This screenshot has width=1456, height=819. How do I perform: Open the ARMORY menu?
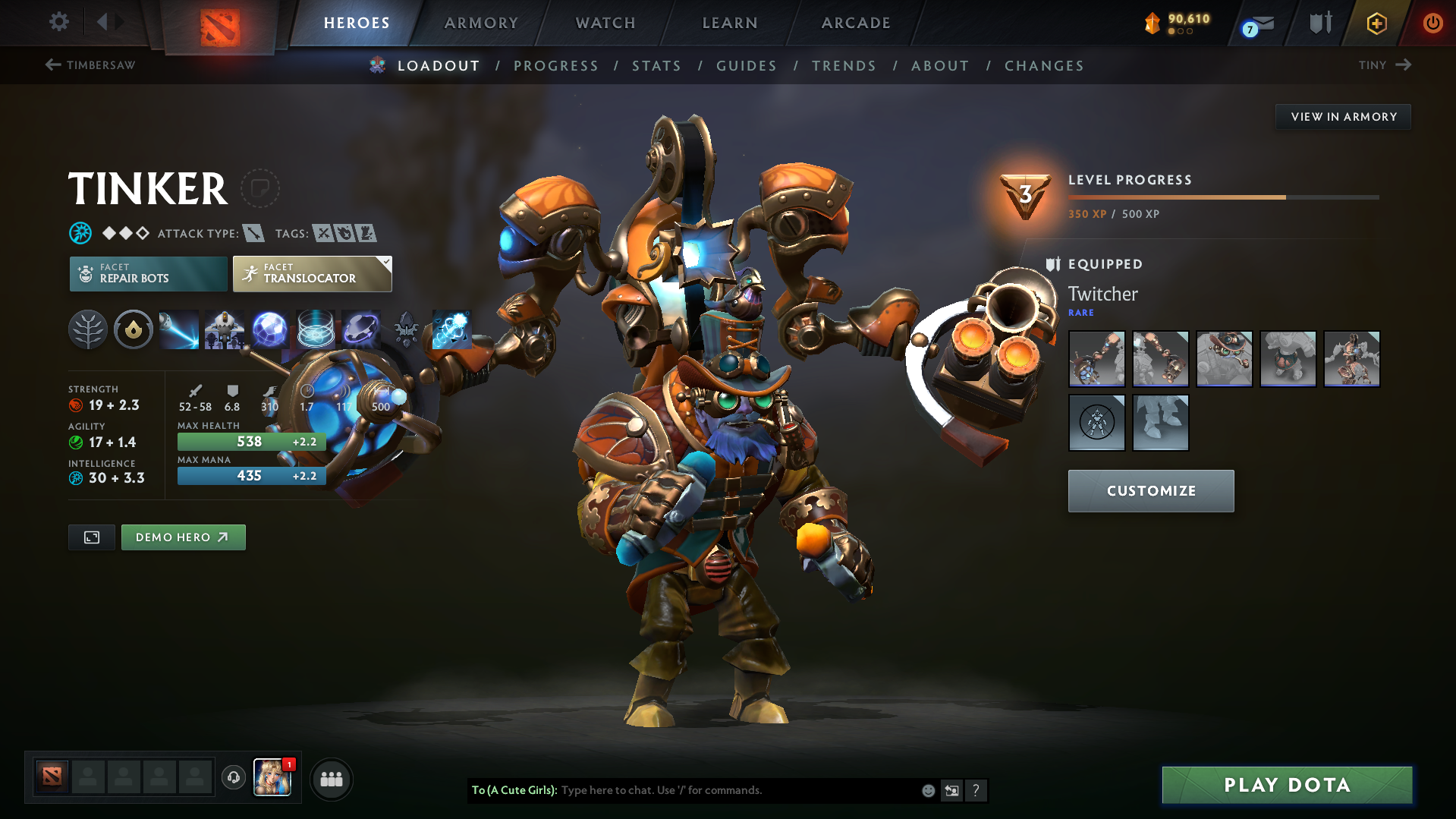[481, 23]
